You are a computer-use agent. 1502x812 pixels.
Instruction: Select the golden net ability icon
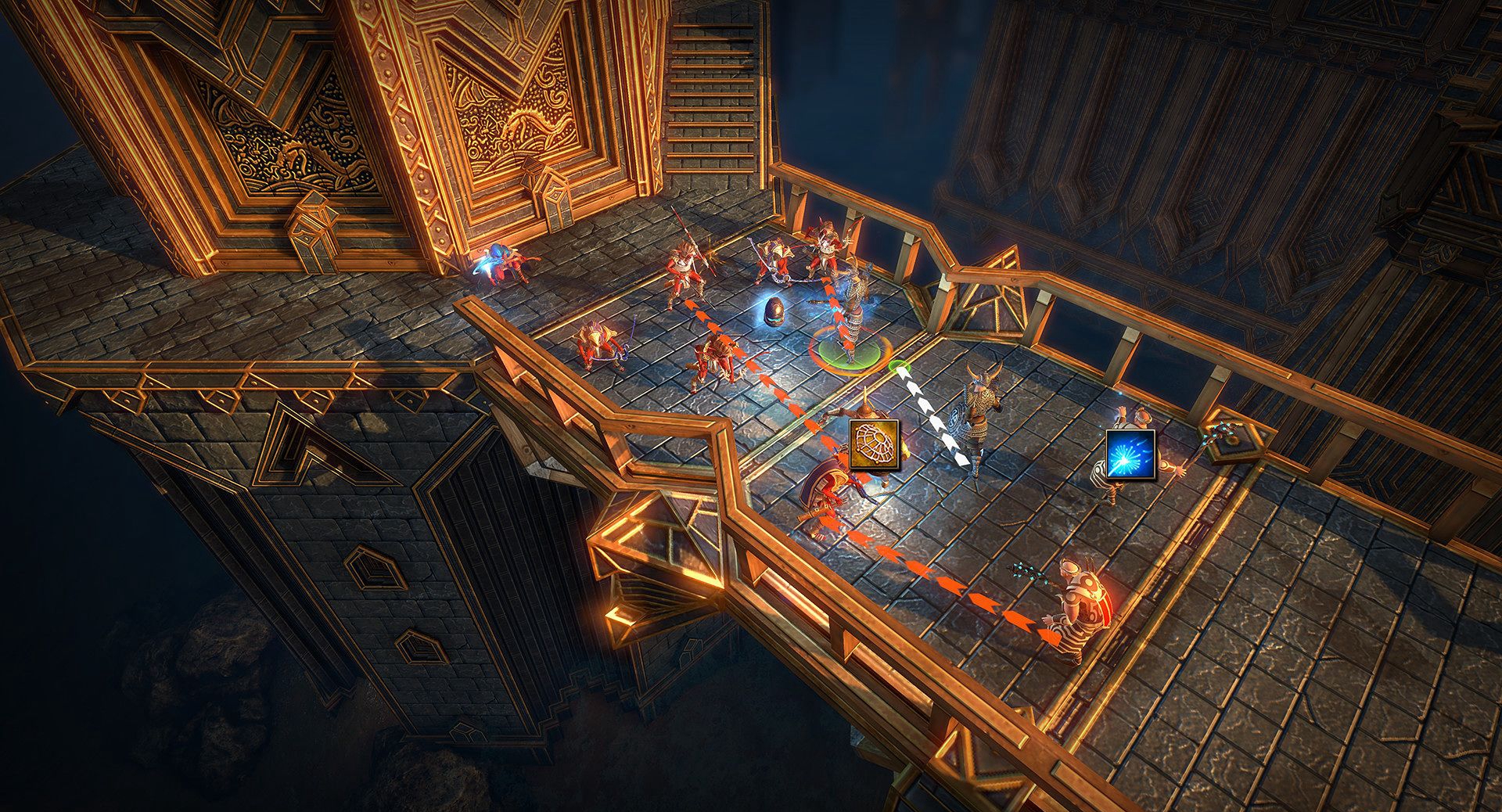pos(874,444)
